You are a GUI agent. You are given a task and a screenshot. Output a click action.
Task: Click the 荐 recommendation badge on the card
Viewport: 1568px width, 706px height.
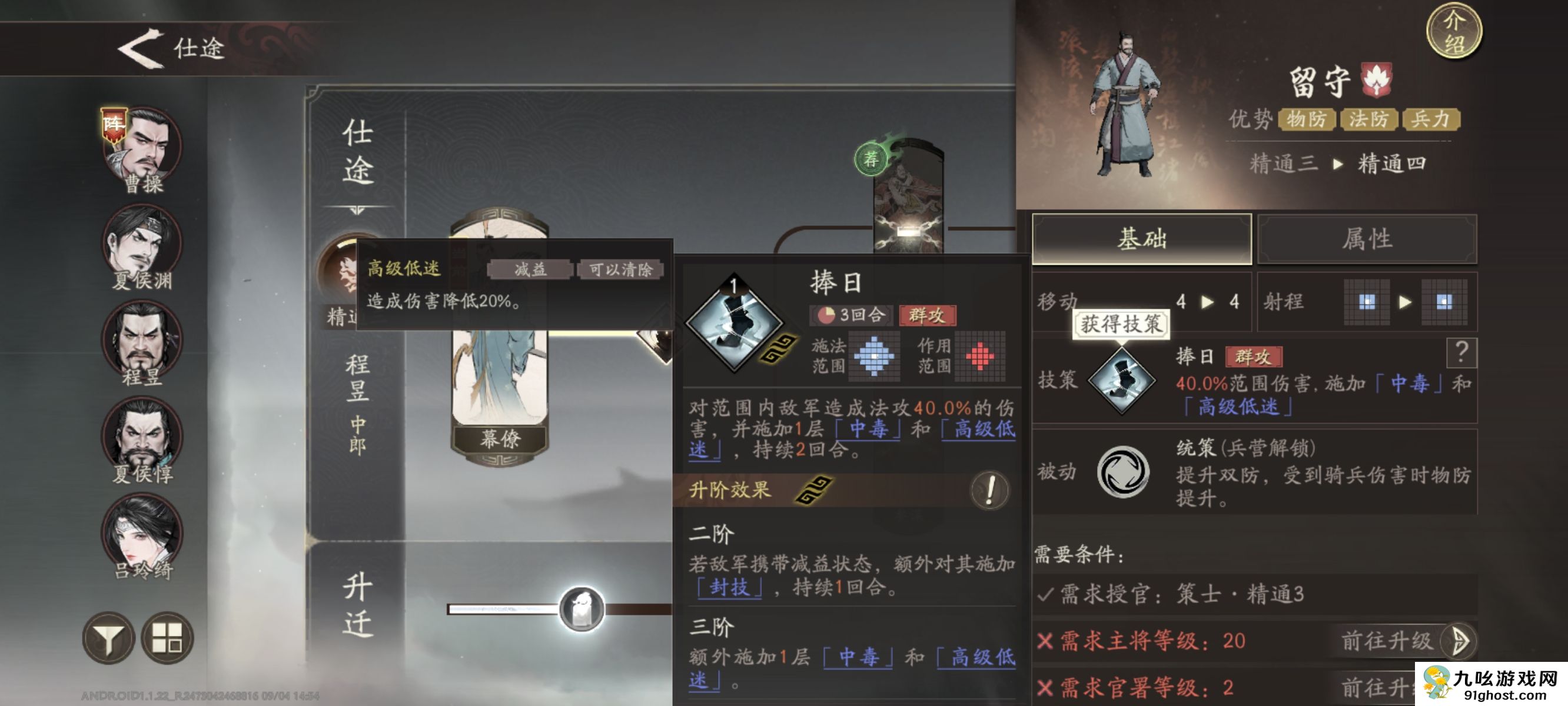click(873, 159)
